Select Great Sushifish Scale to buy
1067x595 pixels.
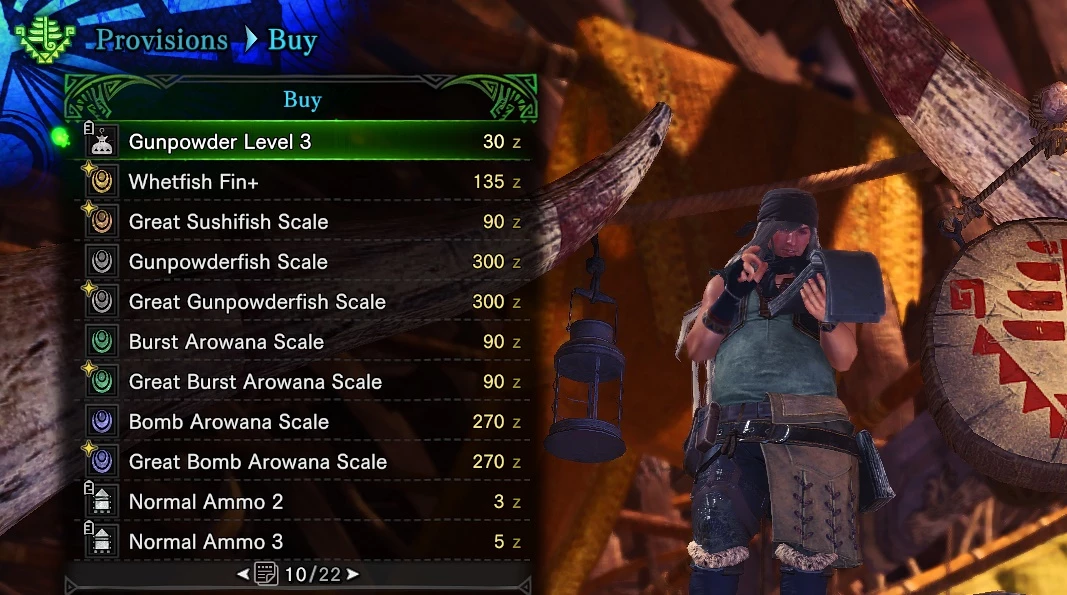(300, 222)
